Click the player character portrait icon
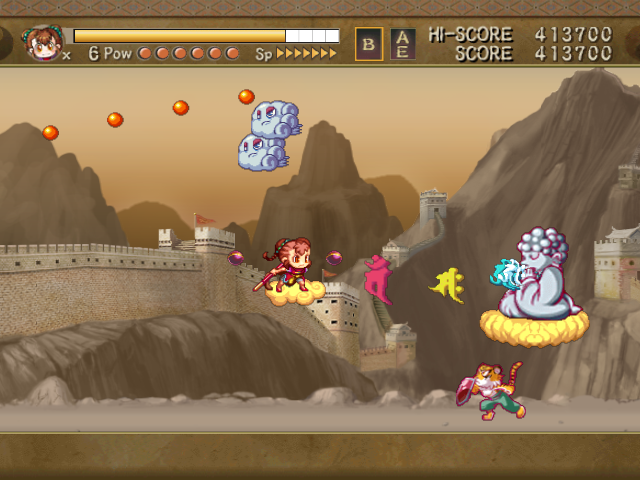640x480 pixels. point(44,42)
